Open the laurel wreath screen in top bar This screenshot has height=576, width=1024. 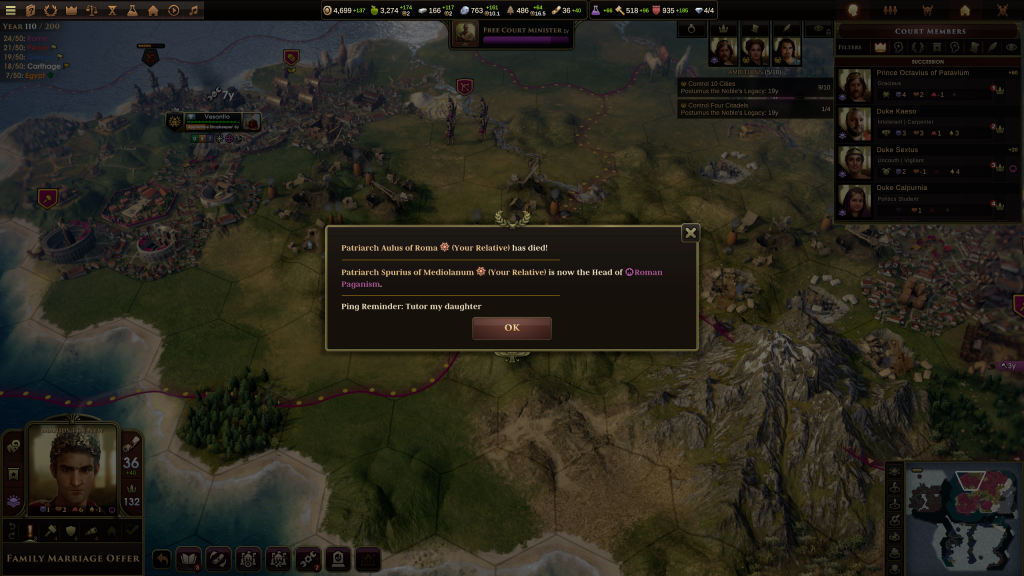tap(50, 10)
